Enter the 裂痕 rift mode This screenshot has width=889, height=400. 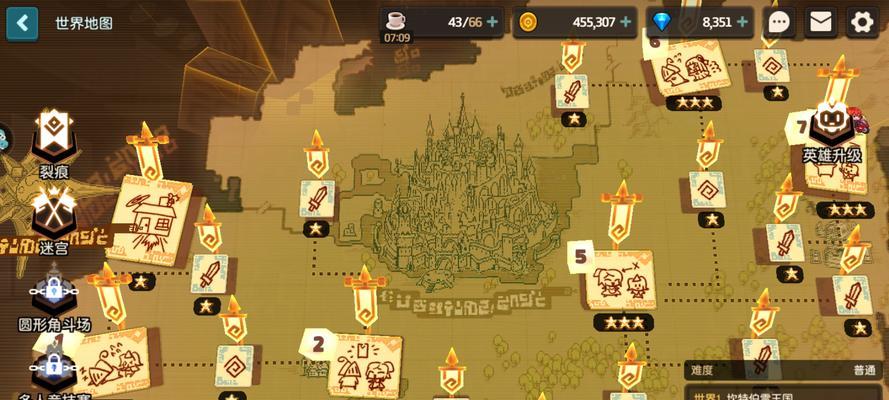point(52,140)
